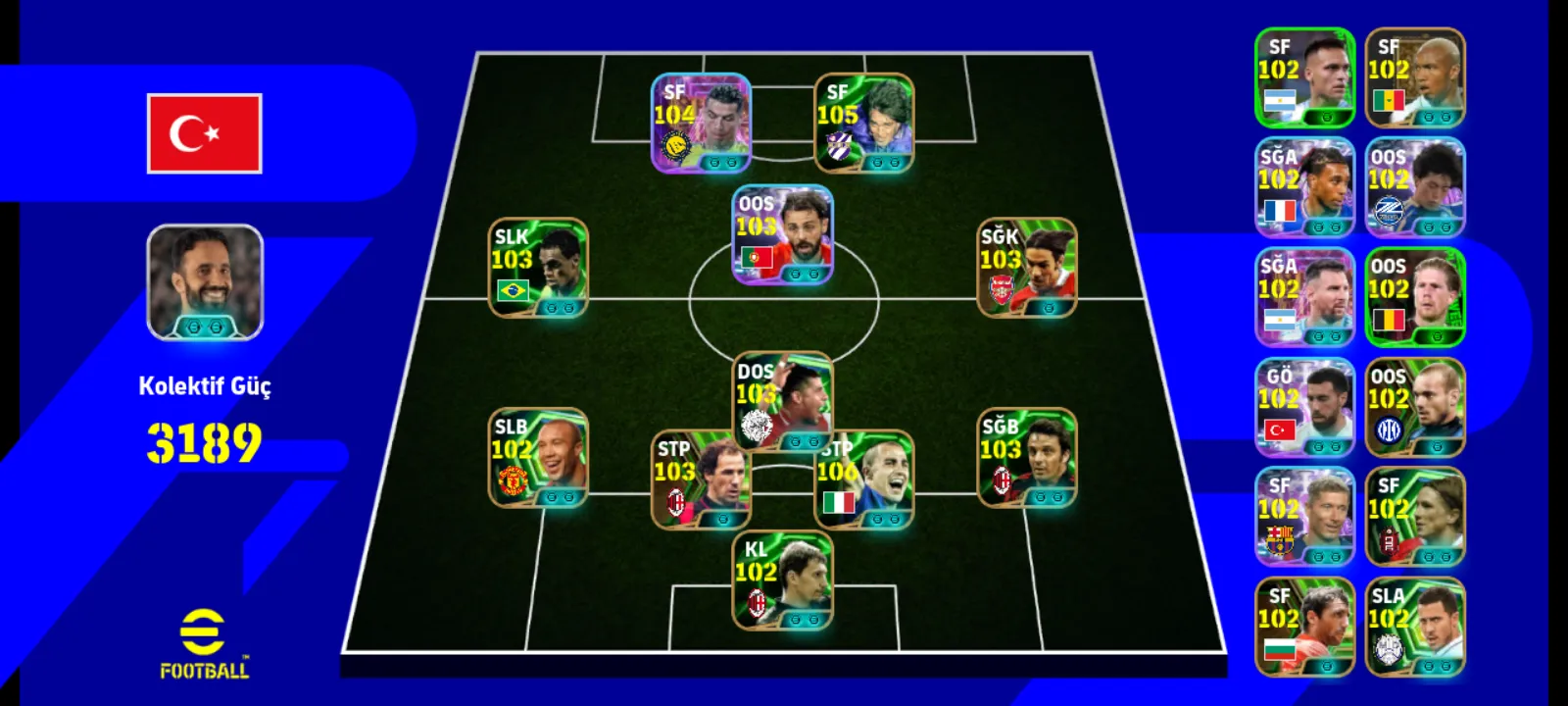Choose the OOS 103 Portugal midfielder card
Image resolution: width=1568 pixels, height=706 pixels.
click(x=782, y=235)
